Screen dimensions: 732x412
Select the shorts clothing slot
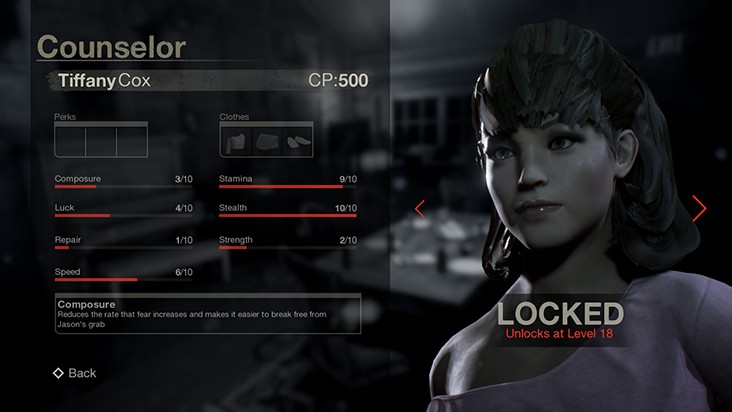[267, 141]
